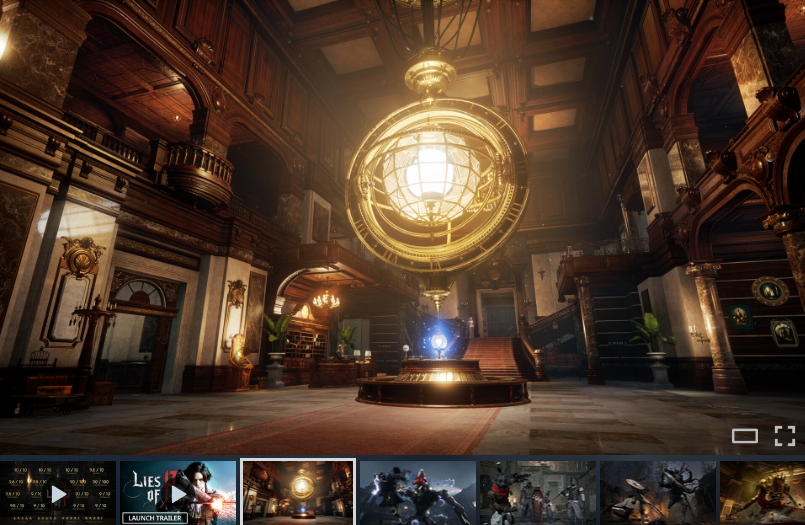Switch to theater mode view
The image size is (805, 525).
(x=744, y=436)
